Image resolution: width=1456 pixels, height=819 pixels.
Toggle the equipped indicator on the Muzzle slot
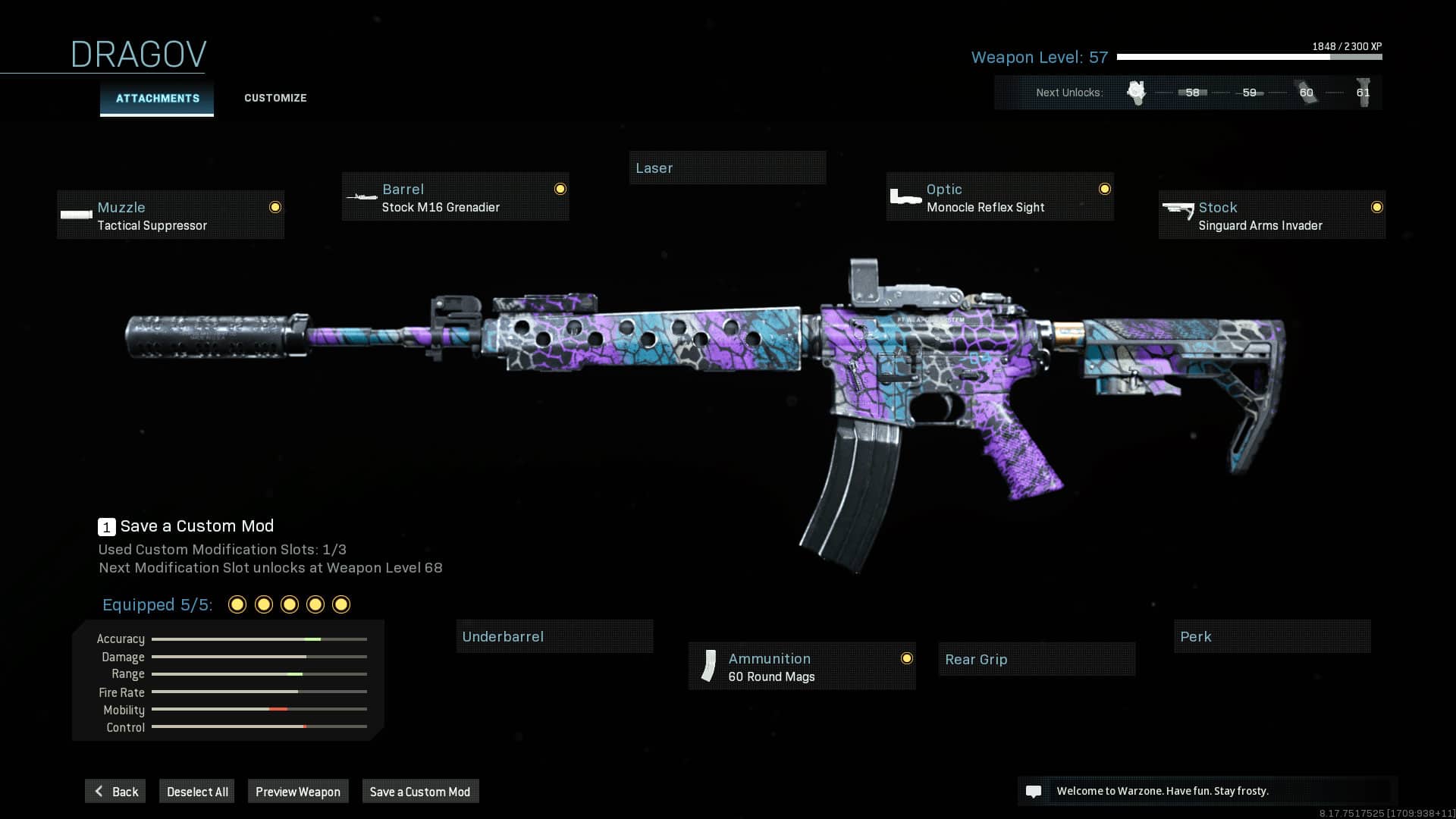point(275,206)
